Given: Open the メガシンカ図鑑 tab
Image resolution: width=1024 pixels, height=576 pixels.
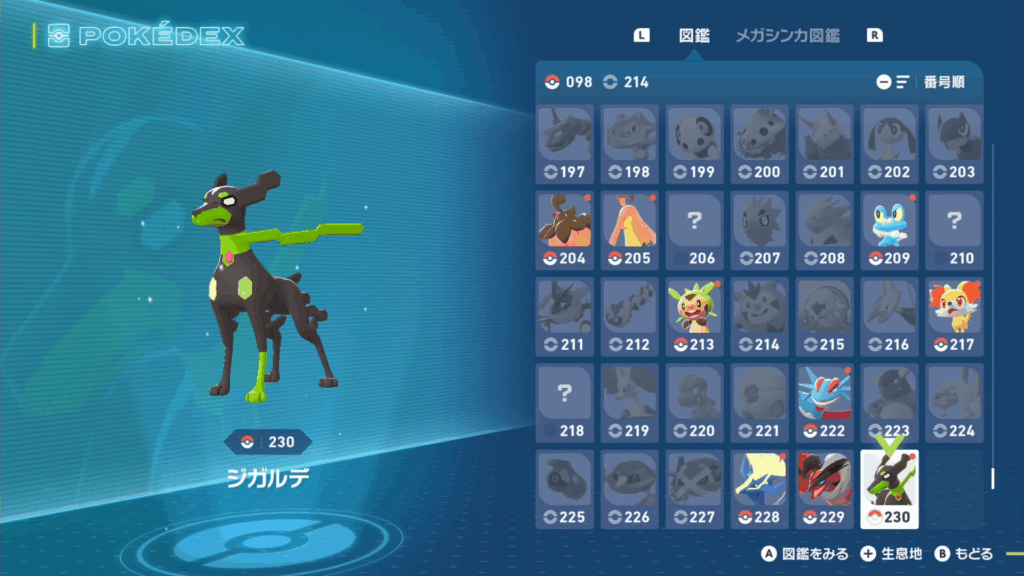Looking at the screenshot, I should coord(787,35).
